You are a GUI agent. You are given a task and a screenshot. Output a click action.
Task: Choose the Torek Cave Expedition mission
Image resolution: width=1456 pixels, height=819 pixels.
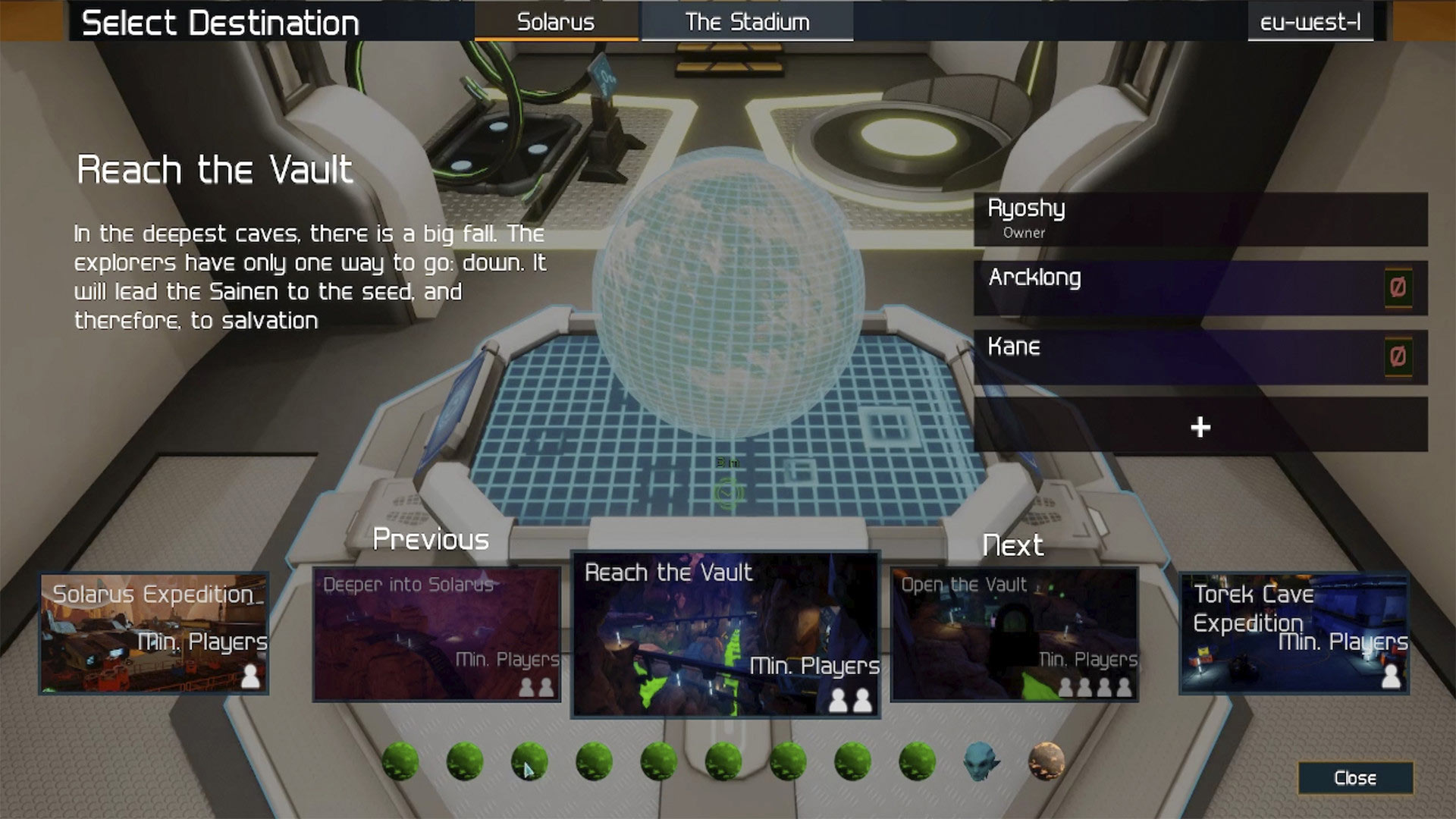[1294, 633]
